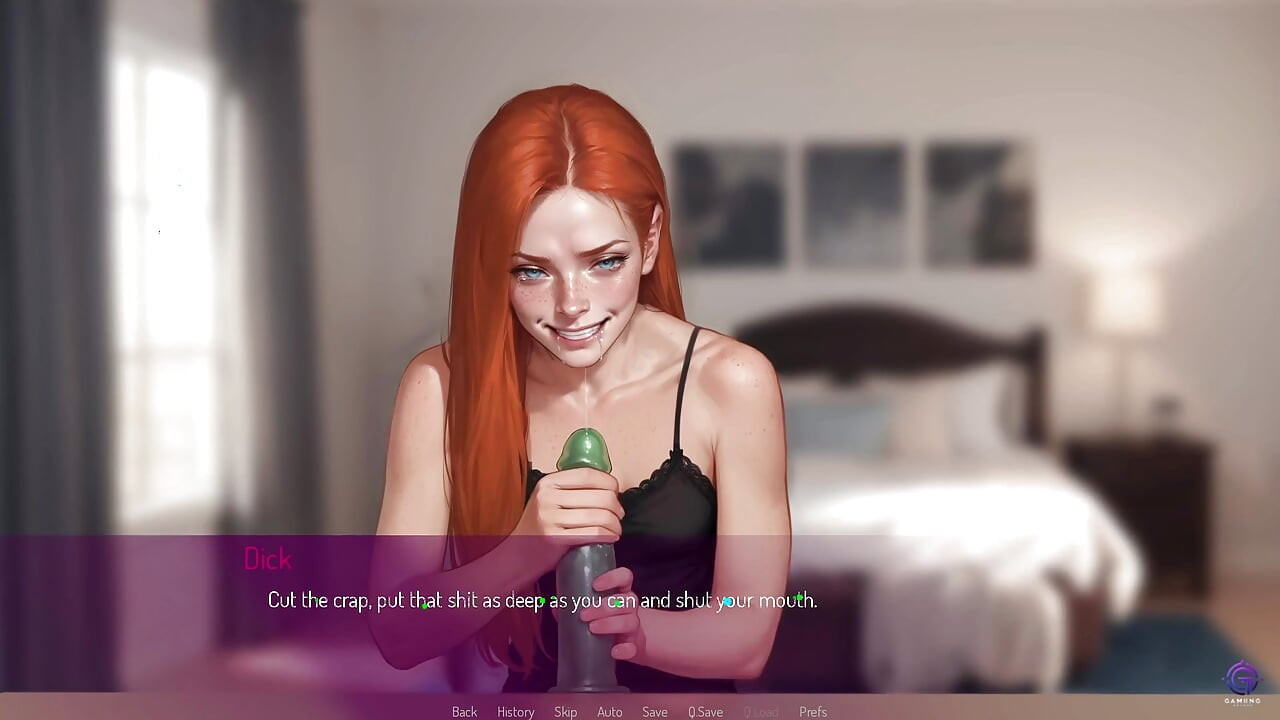This screenshot has height=720, width=1280.
Task: Click Back to rewind the dialogue
Action: (464, 711)
